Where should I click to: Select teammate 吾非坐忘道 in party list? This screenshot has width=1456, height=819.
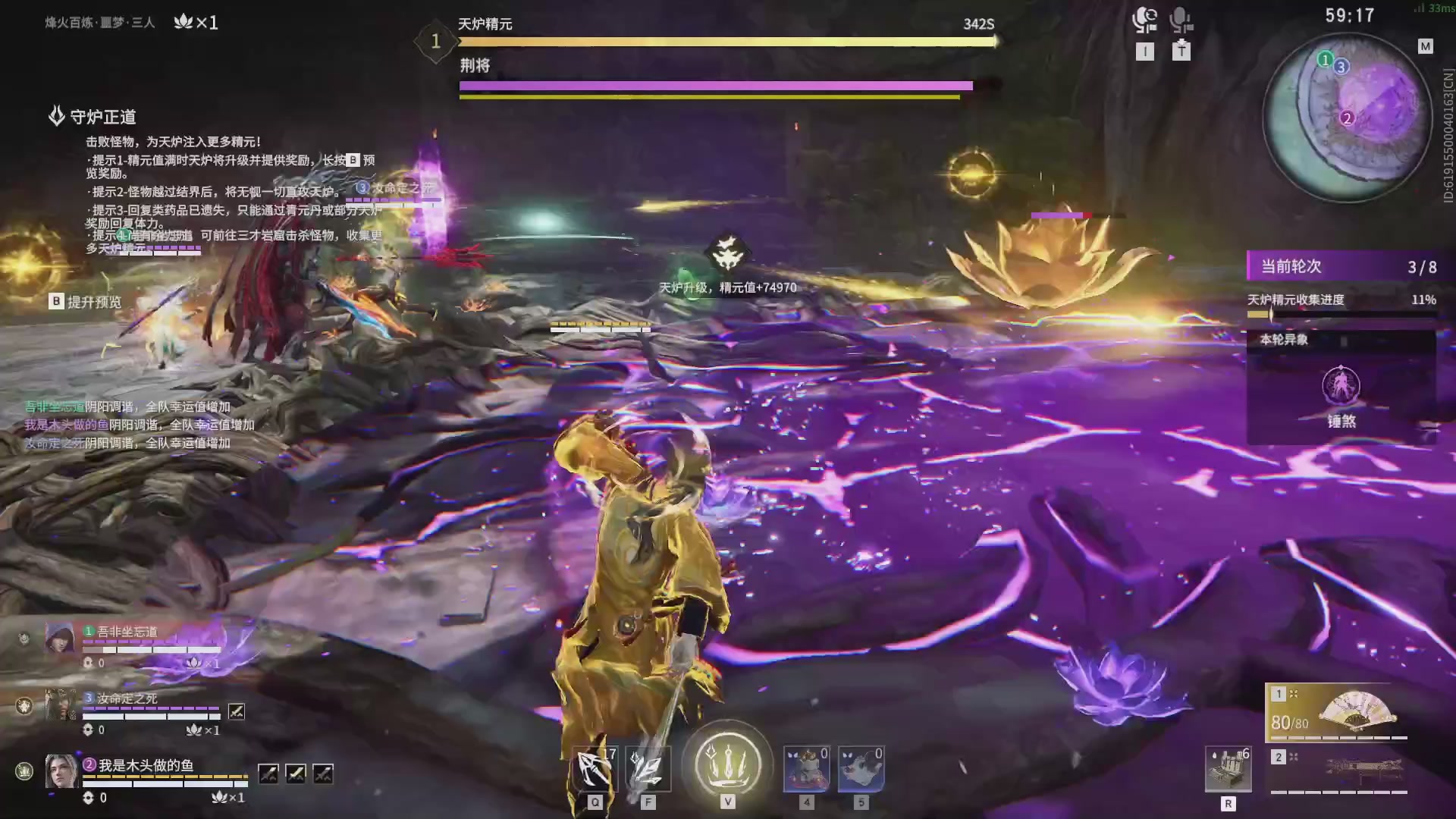[61, 639]
